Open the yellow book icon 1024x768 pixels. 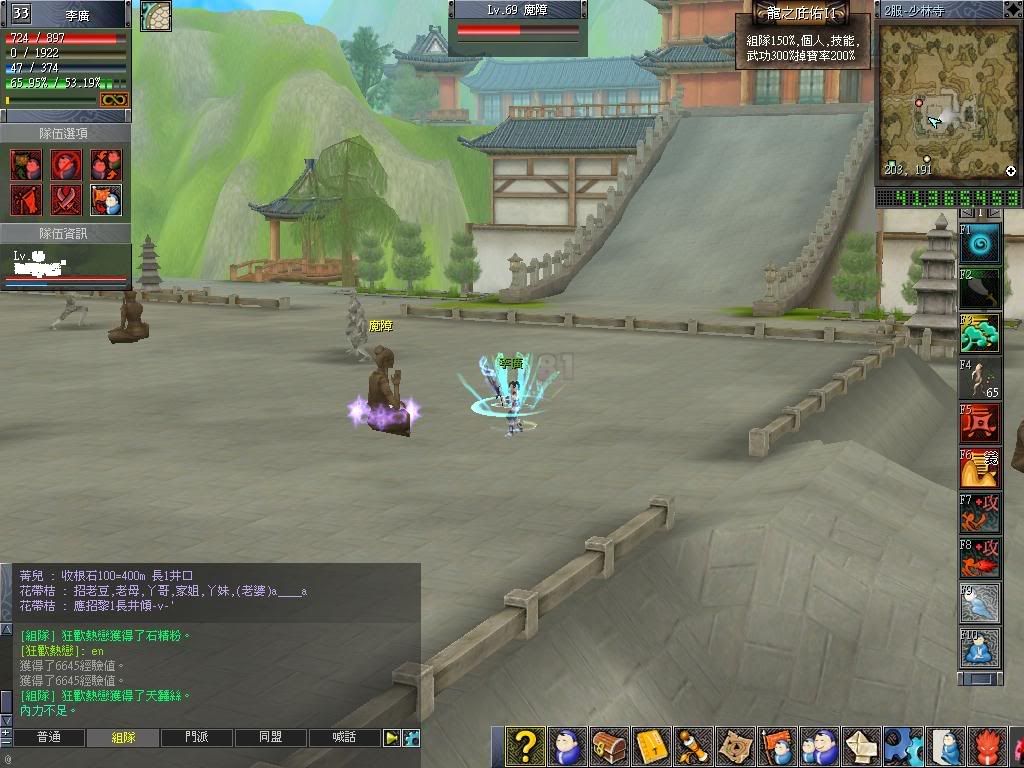click(x=651, y=747)
